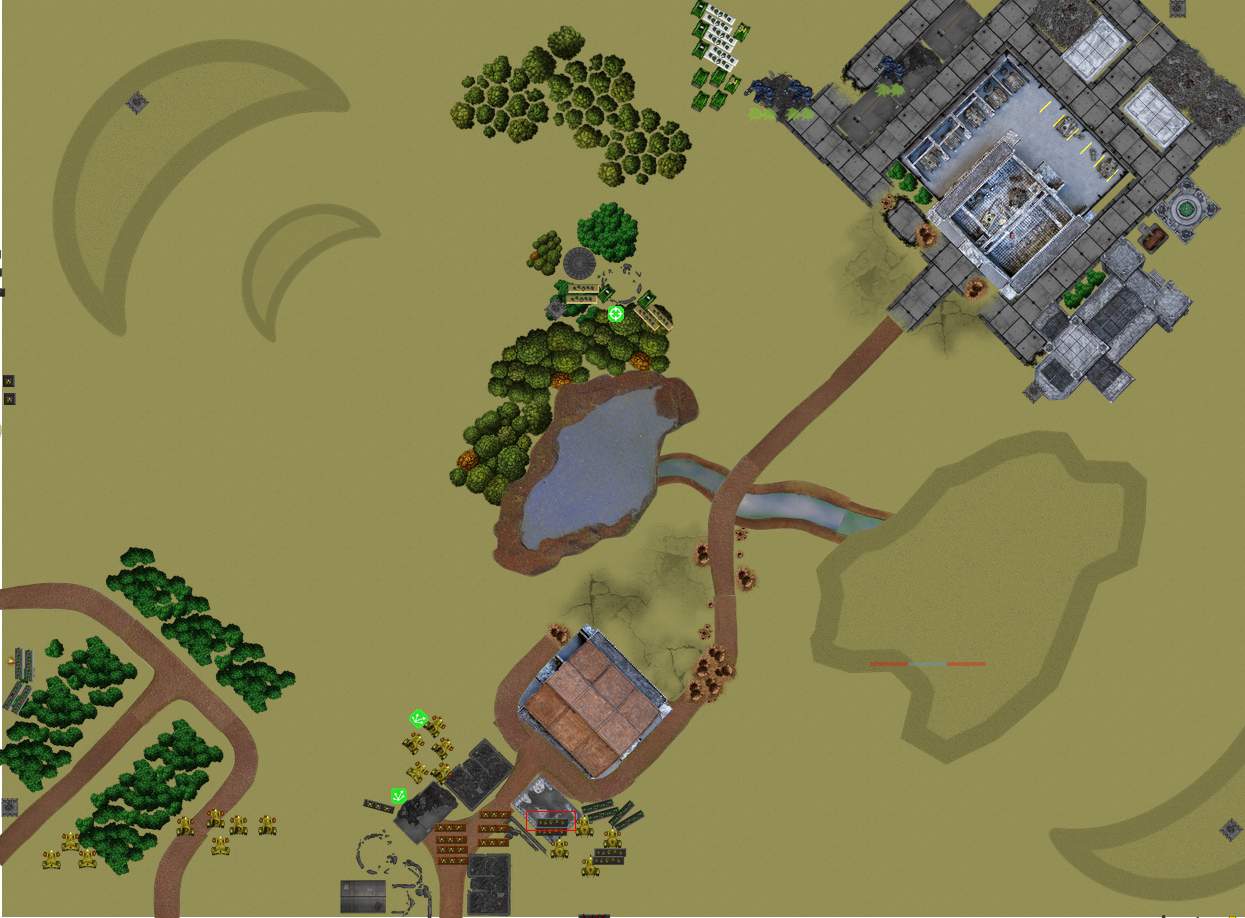Viewport: 1245px width, 918px height.
Task: Click the green arrow marker atop the yellow walkers
Action: click(x=419, y=718)
